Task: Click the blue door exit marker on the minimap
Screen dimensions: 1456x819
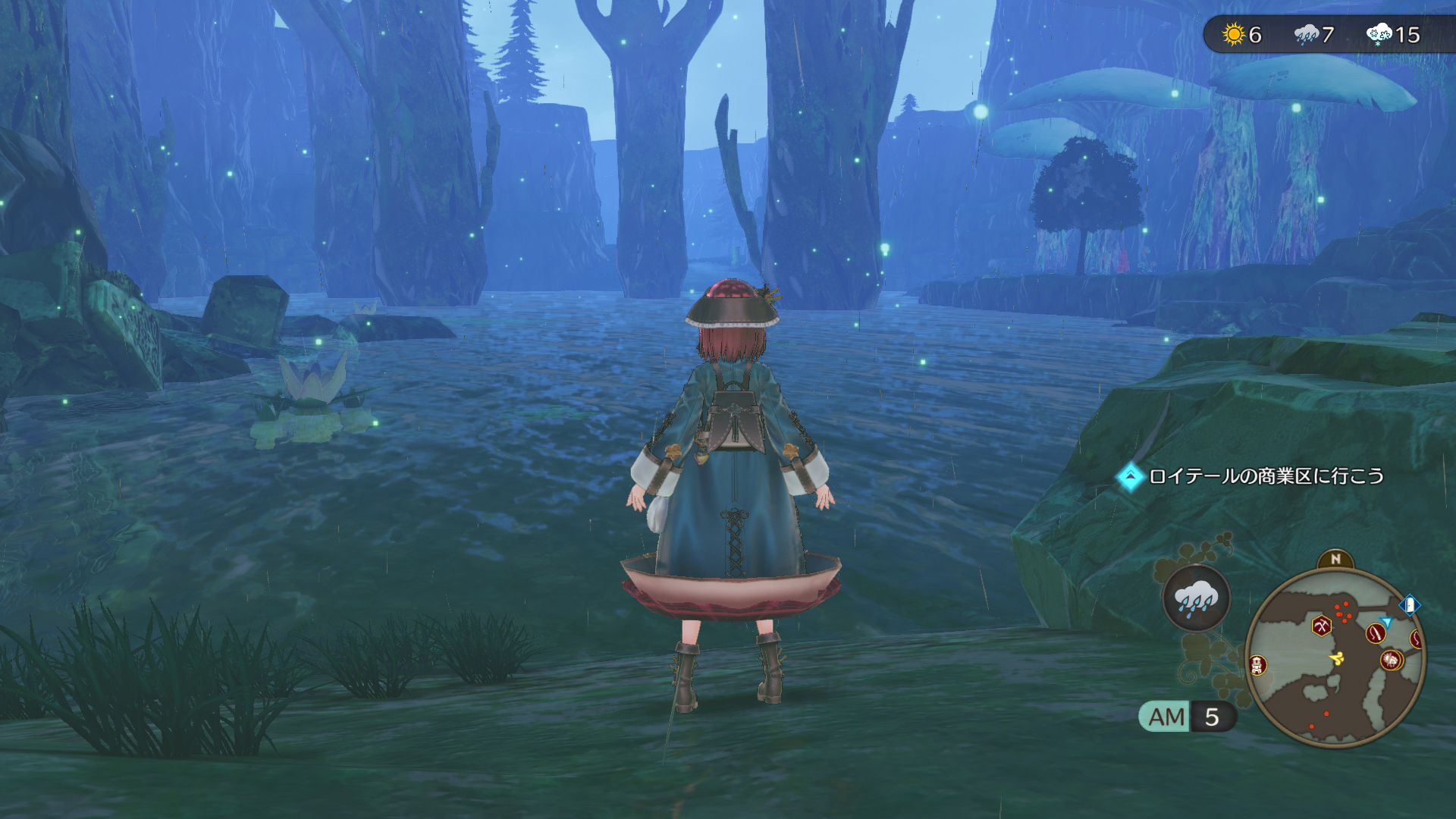Action: (x=1409, y=605)
